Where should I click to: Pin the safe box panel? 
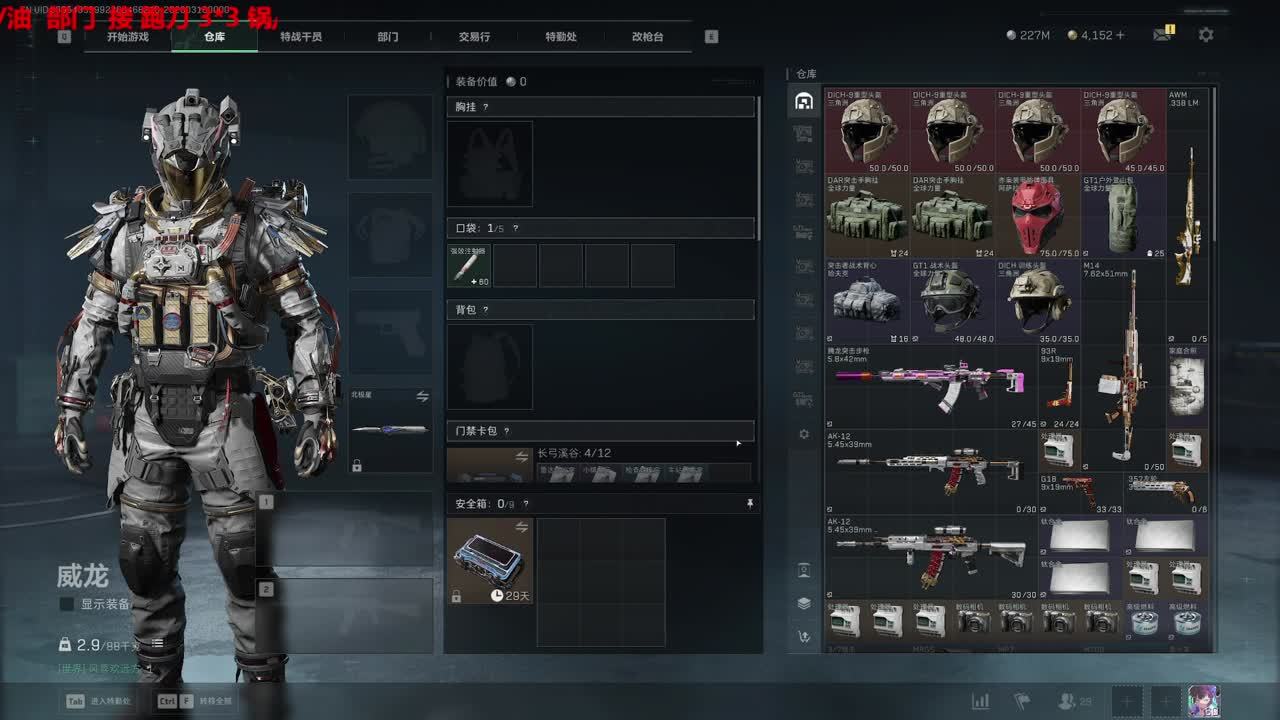tap(750, 504)
